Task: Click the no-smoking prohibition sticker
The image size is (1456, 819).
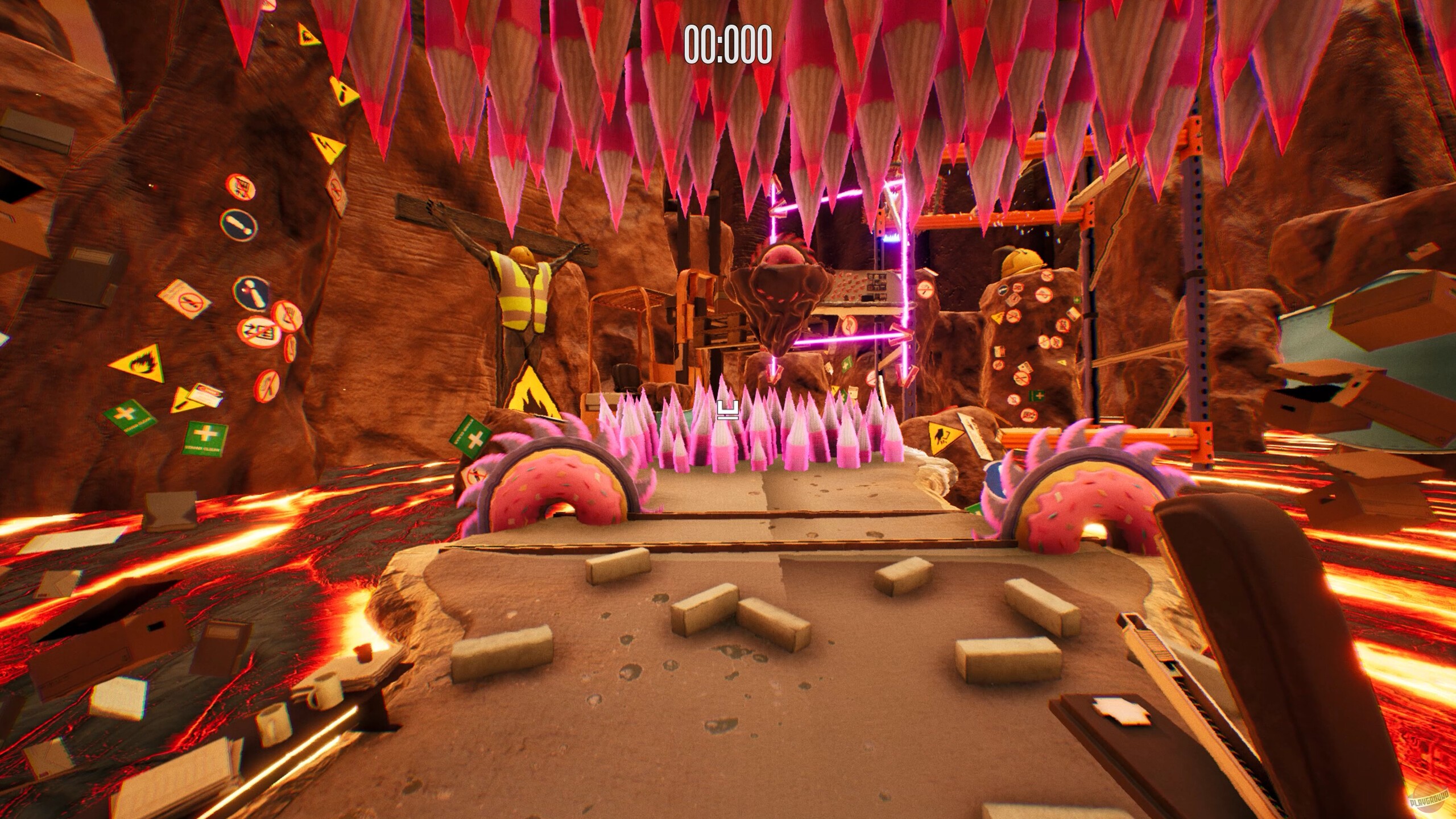Action: [x=189, y=301]
